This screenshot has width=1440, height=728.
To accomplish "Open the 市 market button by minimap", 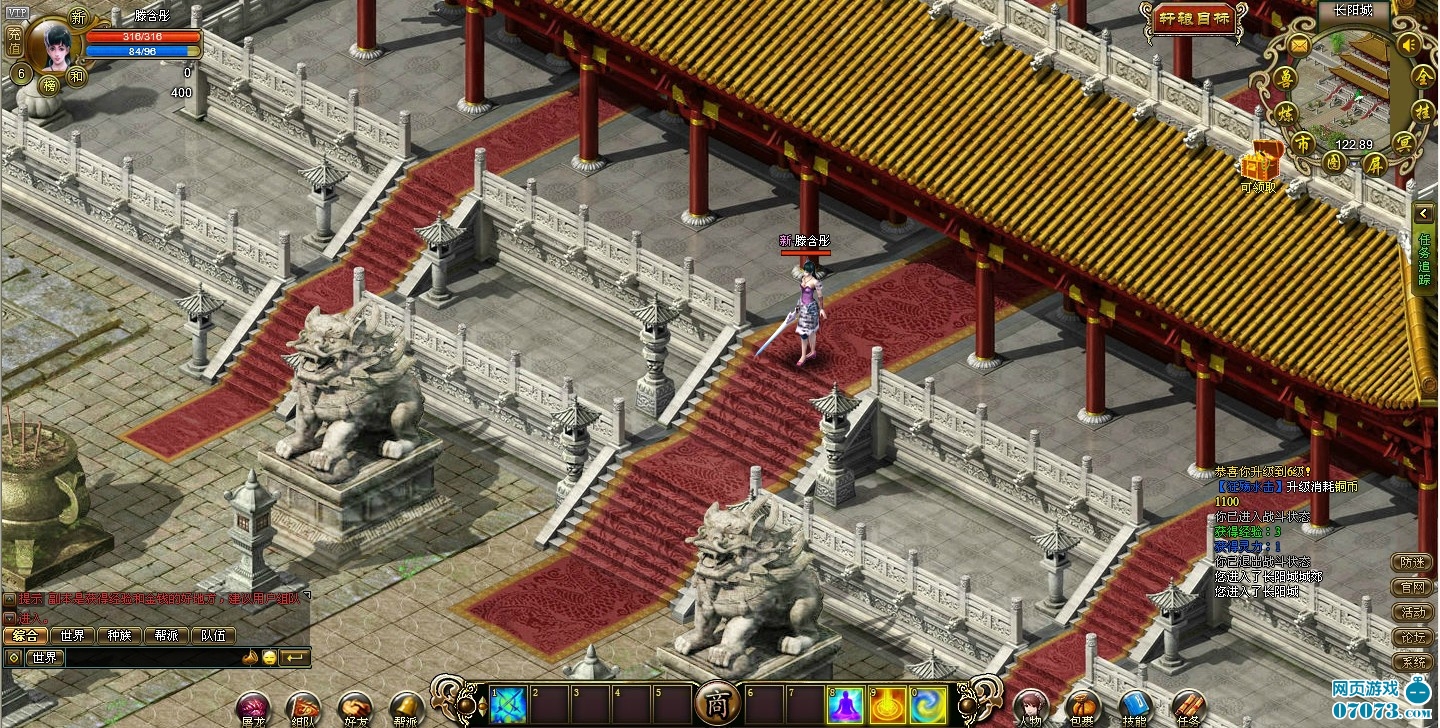I will click(x=1302, y=143).
